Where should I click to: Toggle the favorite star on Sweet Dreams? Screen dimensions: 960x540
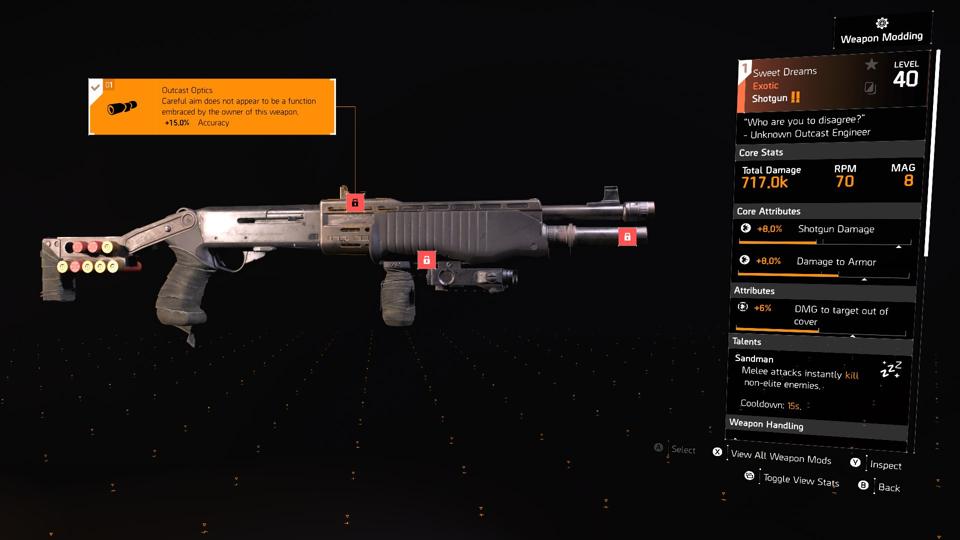[871, 65]
